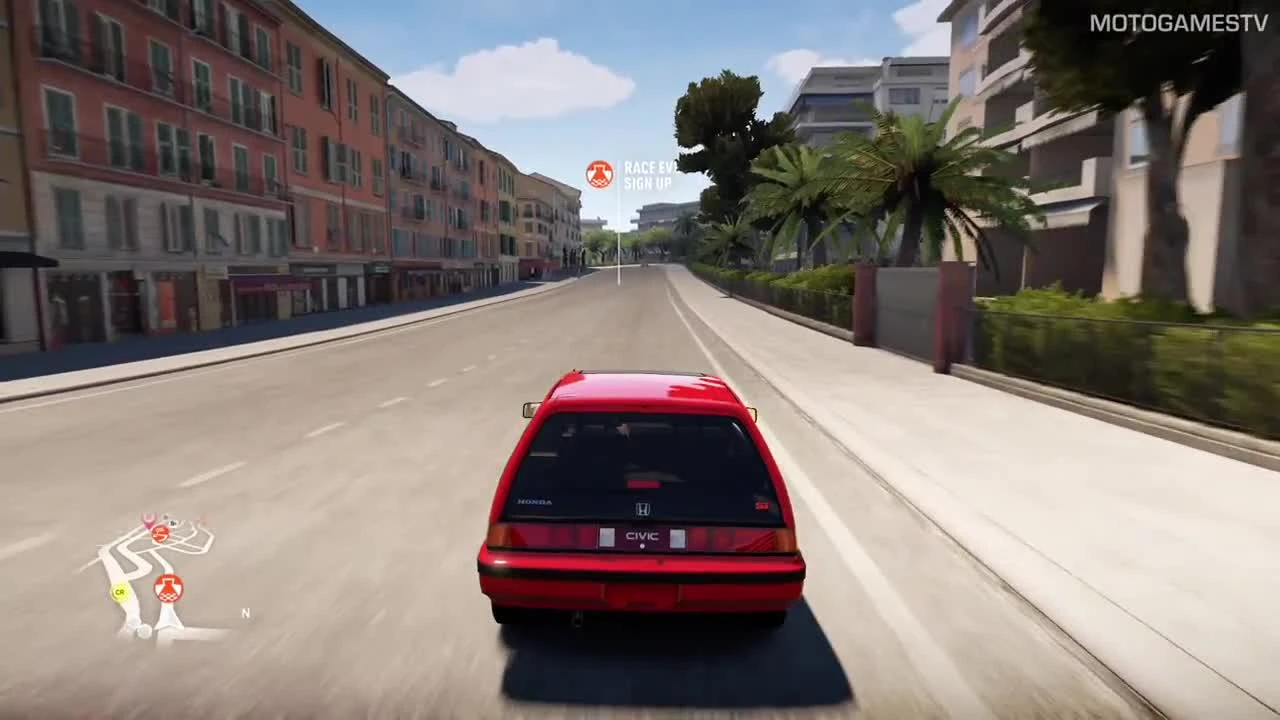Click the CIVIC license plate on the car
This screenshot has width=1280, height=720.
pyautogui.click(x=641, y=538)
